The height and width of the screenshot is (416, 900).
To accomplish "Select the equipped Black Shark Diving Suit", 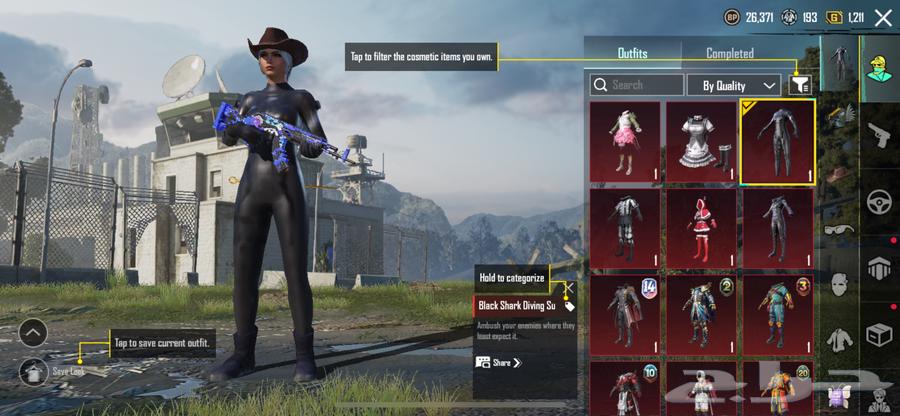I will [777, 141].
